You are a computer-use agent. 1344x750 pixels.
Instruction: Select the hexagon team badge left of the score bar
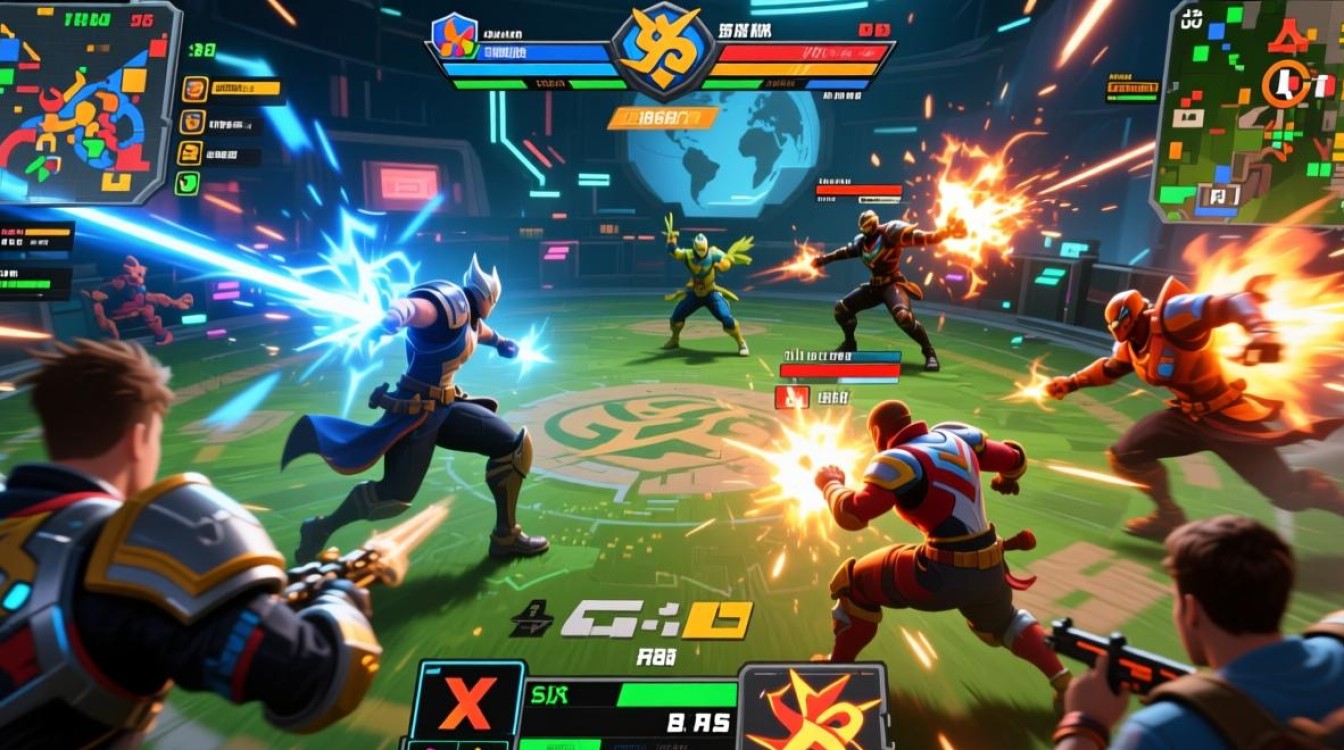(455, 36)
